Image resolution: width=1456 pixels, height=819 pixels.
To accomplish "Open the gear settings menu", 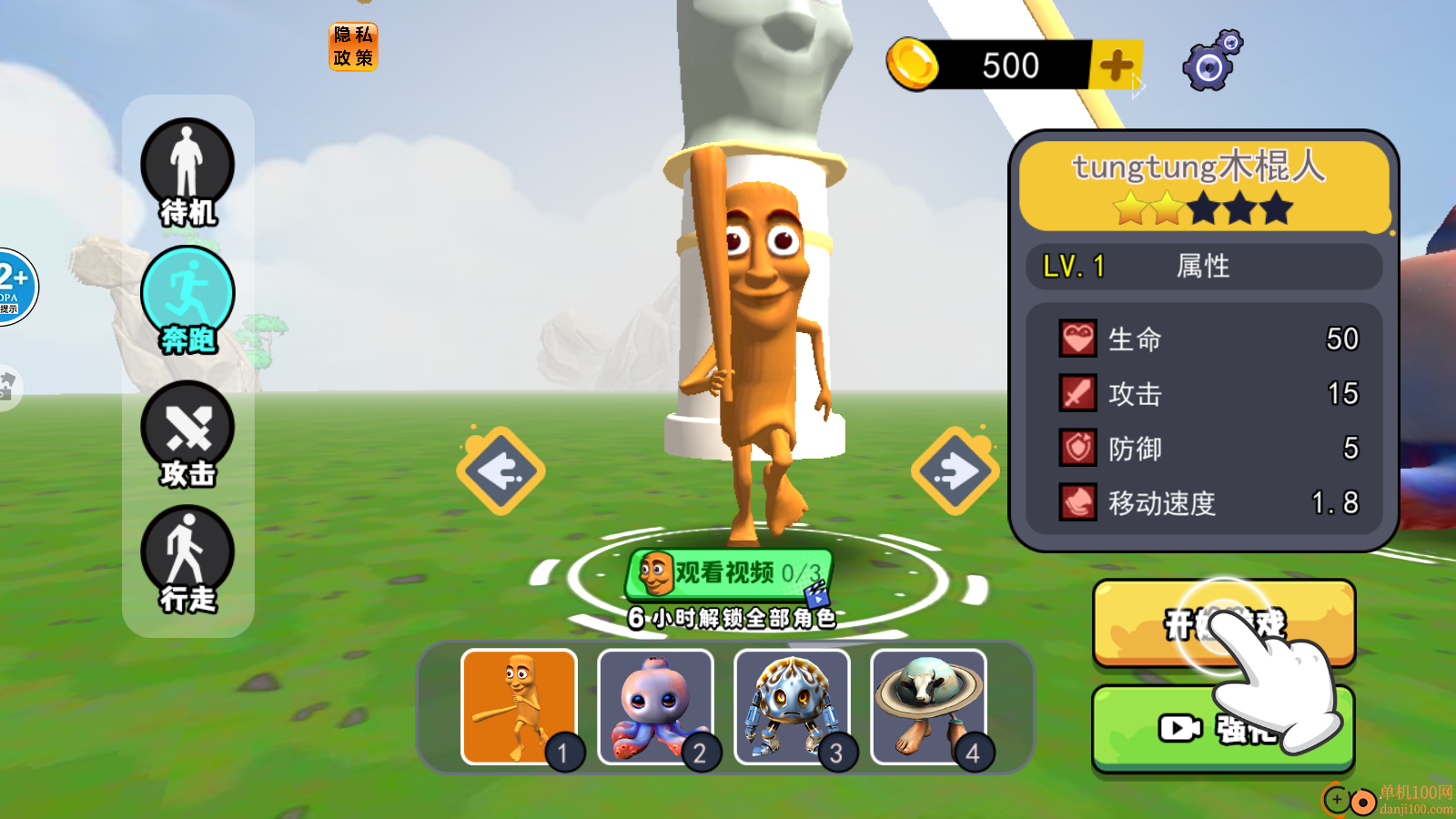I will click(1211, 62).
